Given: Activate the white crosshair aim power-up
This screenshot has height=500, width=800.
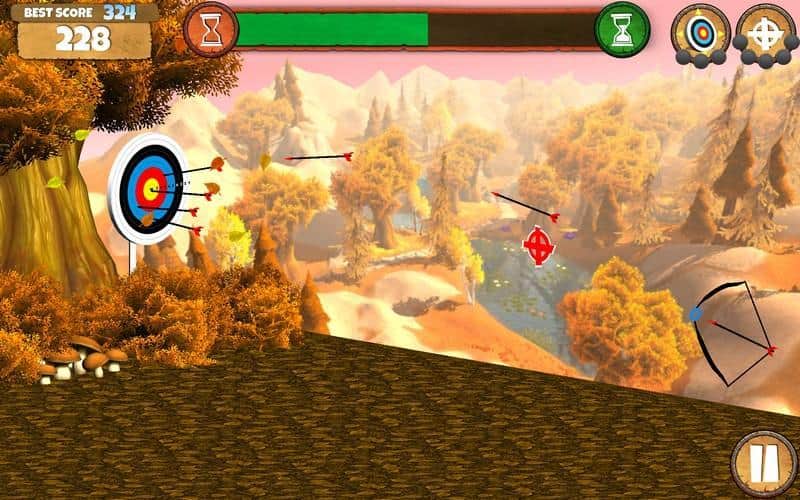Looking at the screenshot, I should 766,33.
